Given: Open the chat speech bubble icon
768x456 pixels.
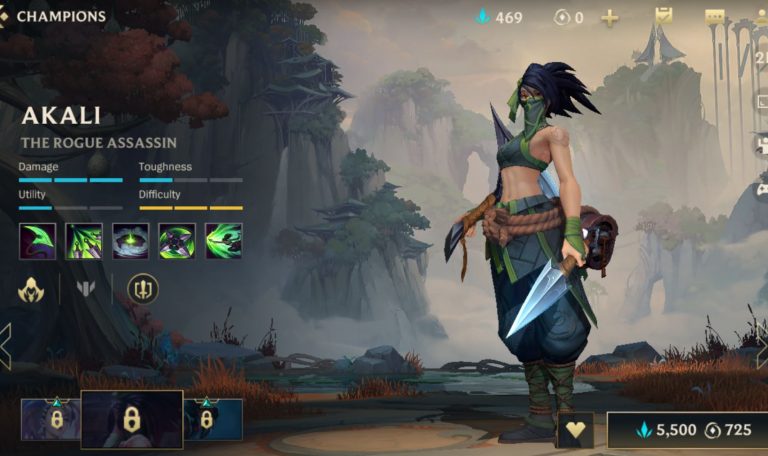Looking at the screenshot, I should coord(714,17).
